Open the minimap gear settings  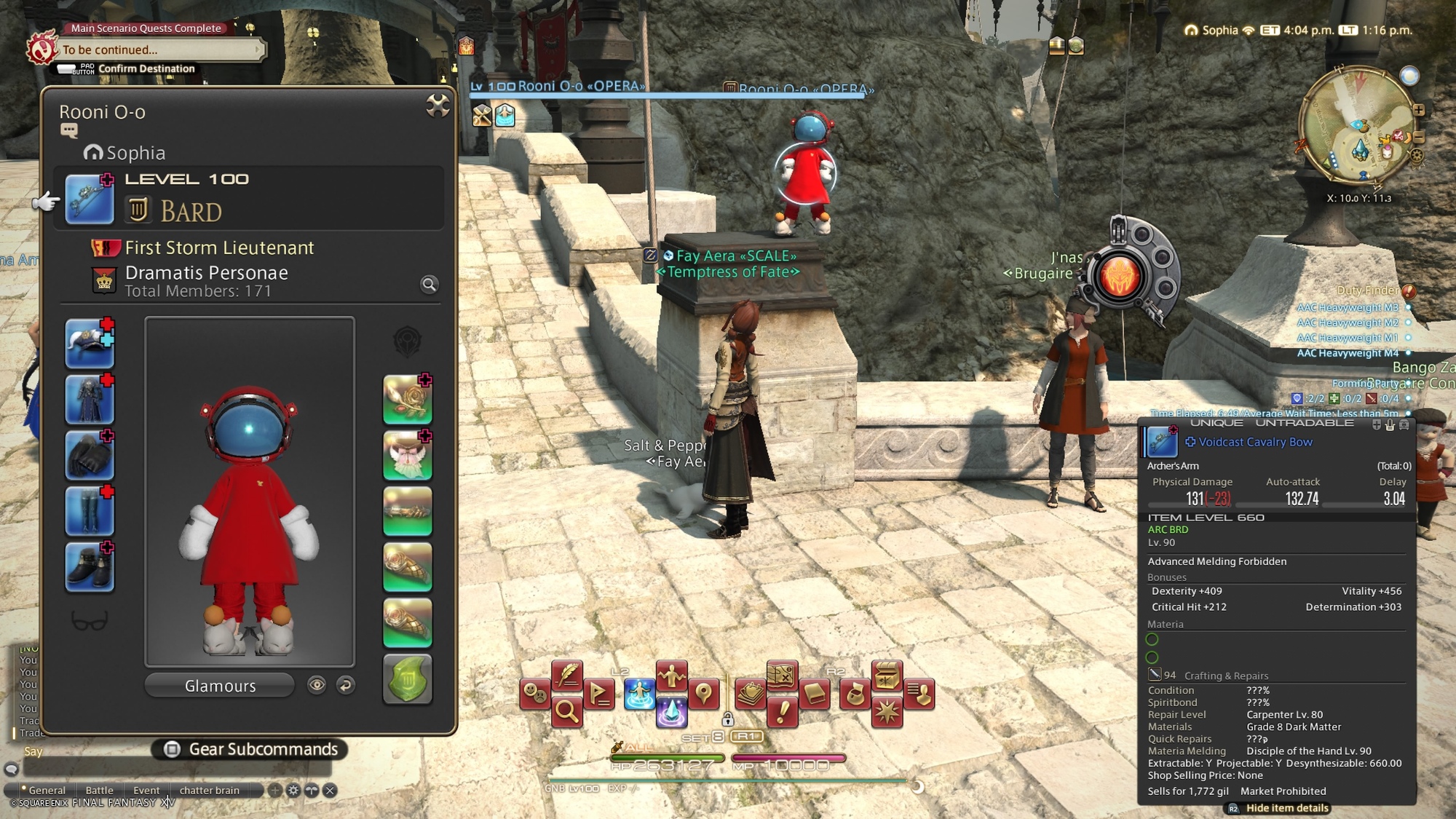pyautogui.click(x=1417, y=155)
